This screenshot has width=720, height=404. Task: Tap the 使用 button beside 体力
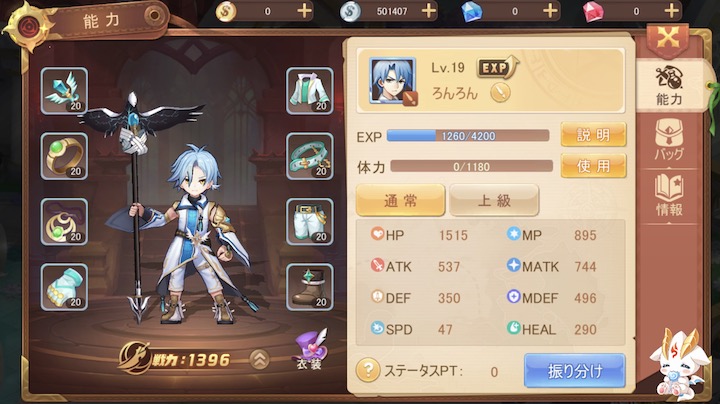593,166
